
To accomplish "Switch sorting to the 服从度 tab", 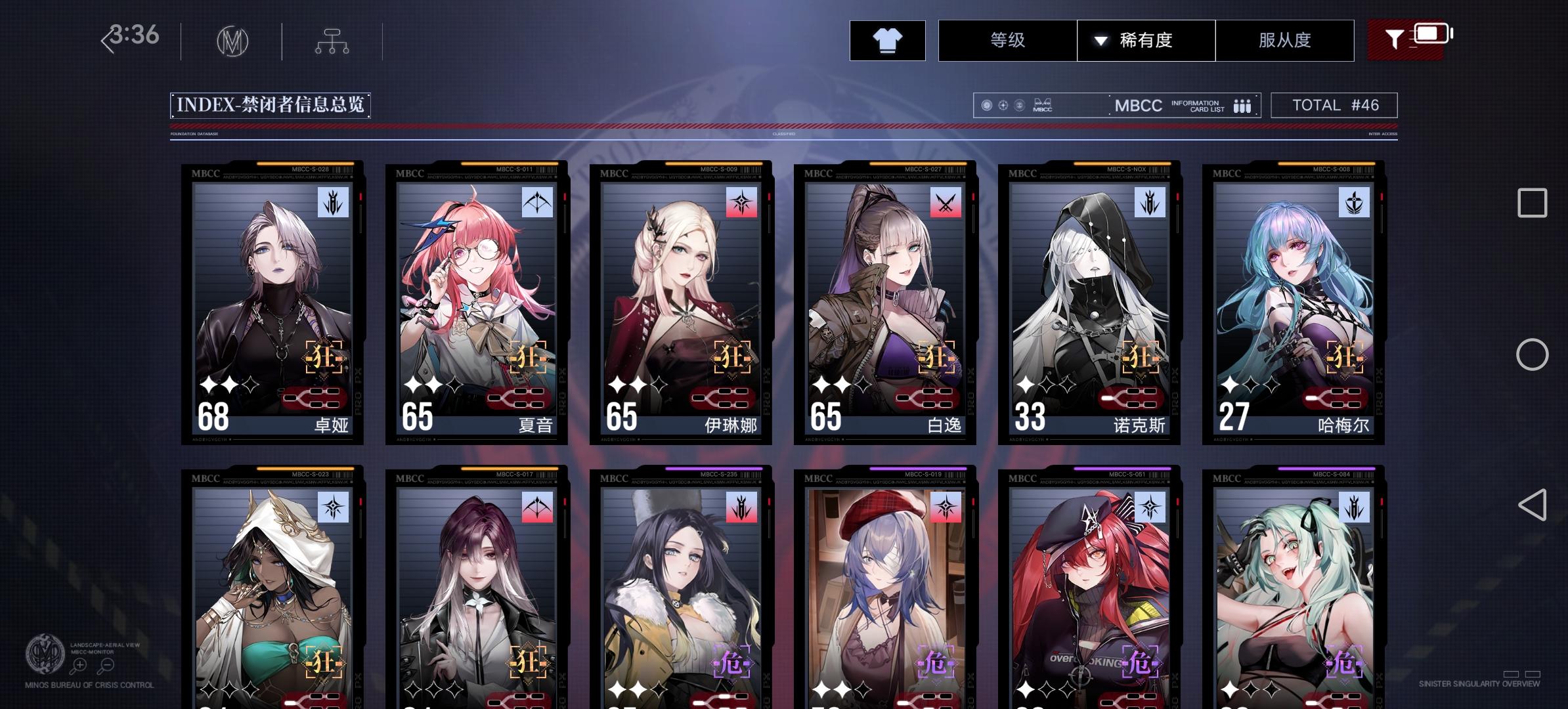I will pyautogui.click(x=1285, y=40).
